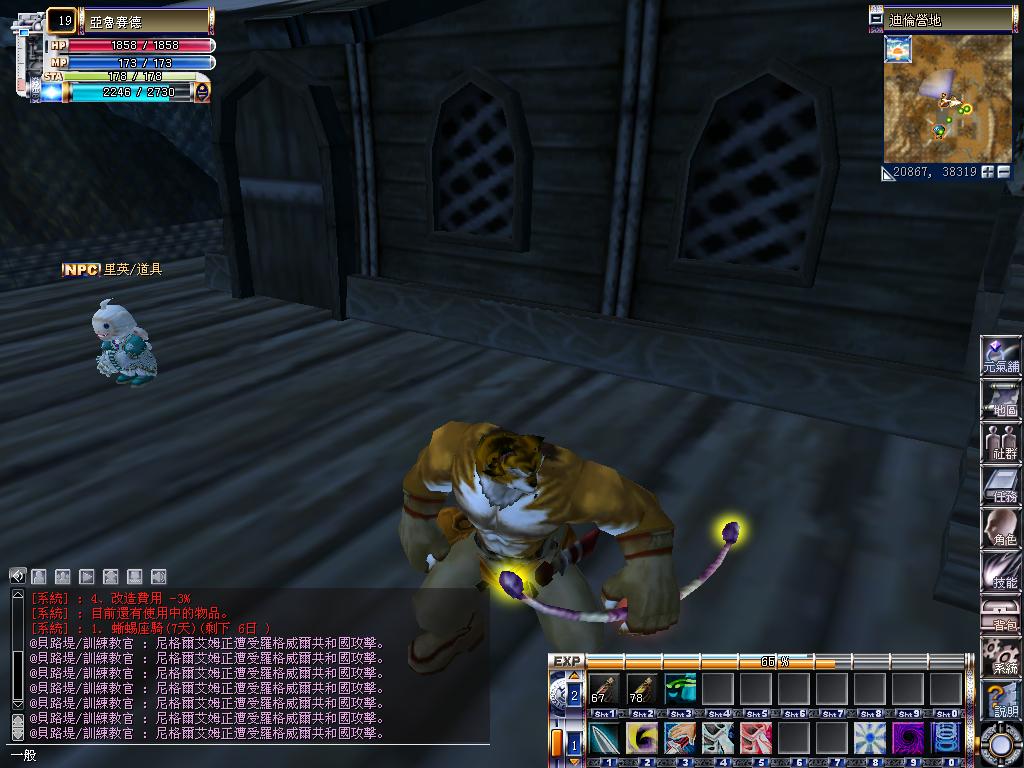Use the potion stack showing 78
Screen dimensions: 1024x768
[x=642, y=689]
